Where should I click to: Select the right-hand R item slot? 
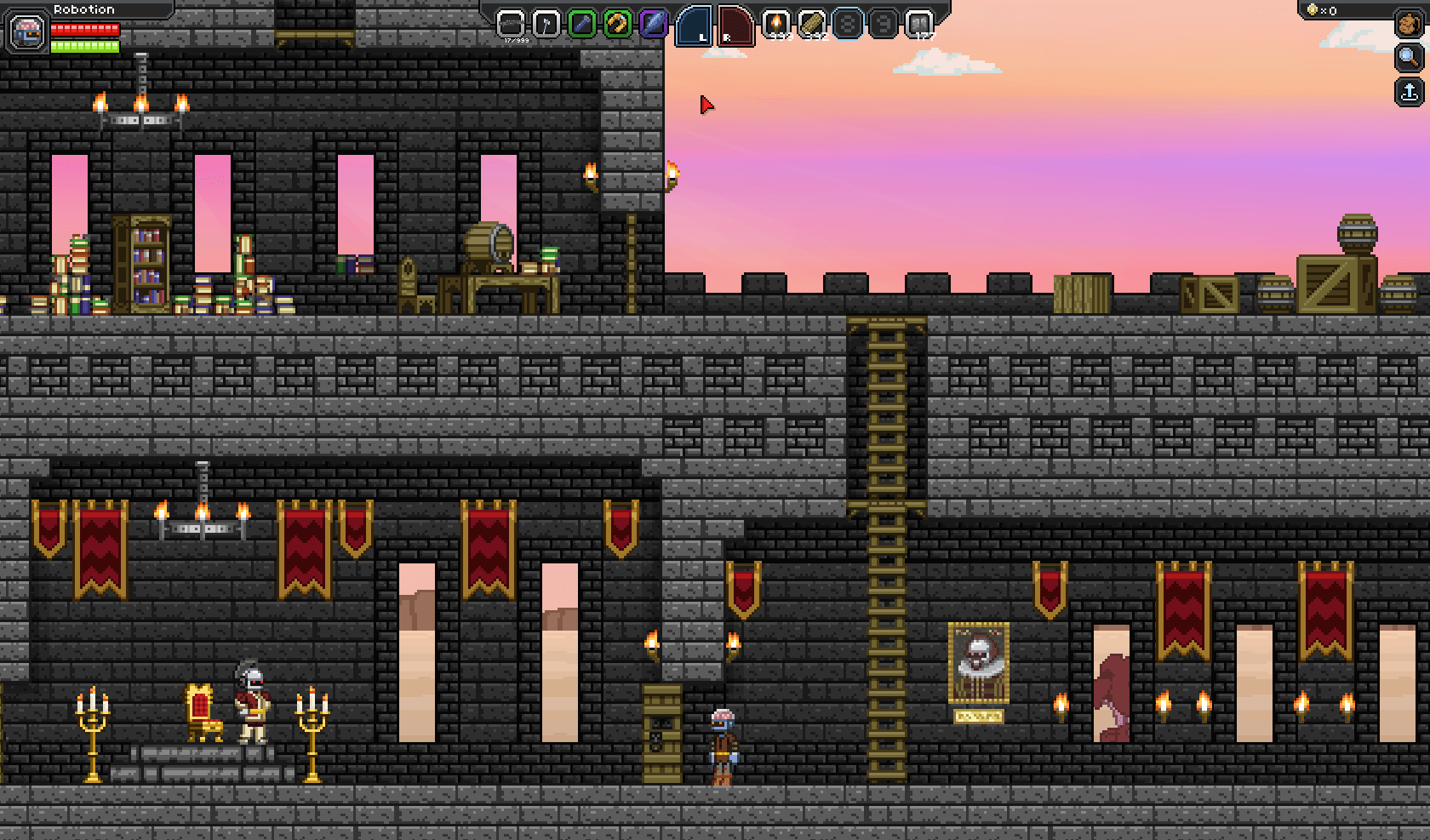735,24
